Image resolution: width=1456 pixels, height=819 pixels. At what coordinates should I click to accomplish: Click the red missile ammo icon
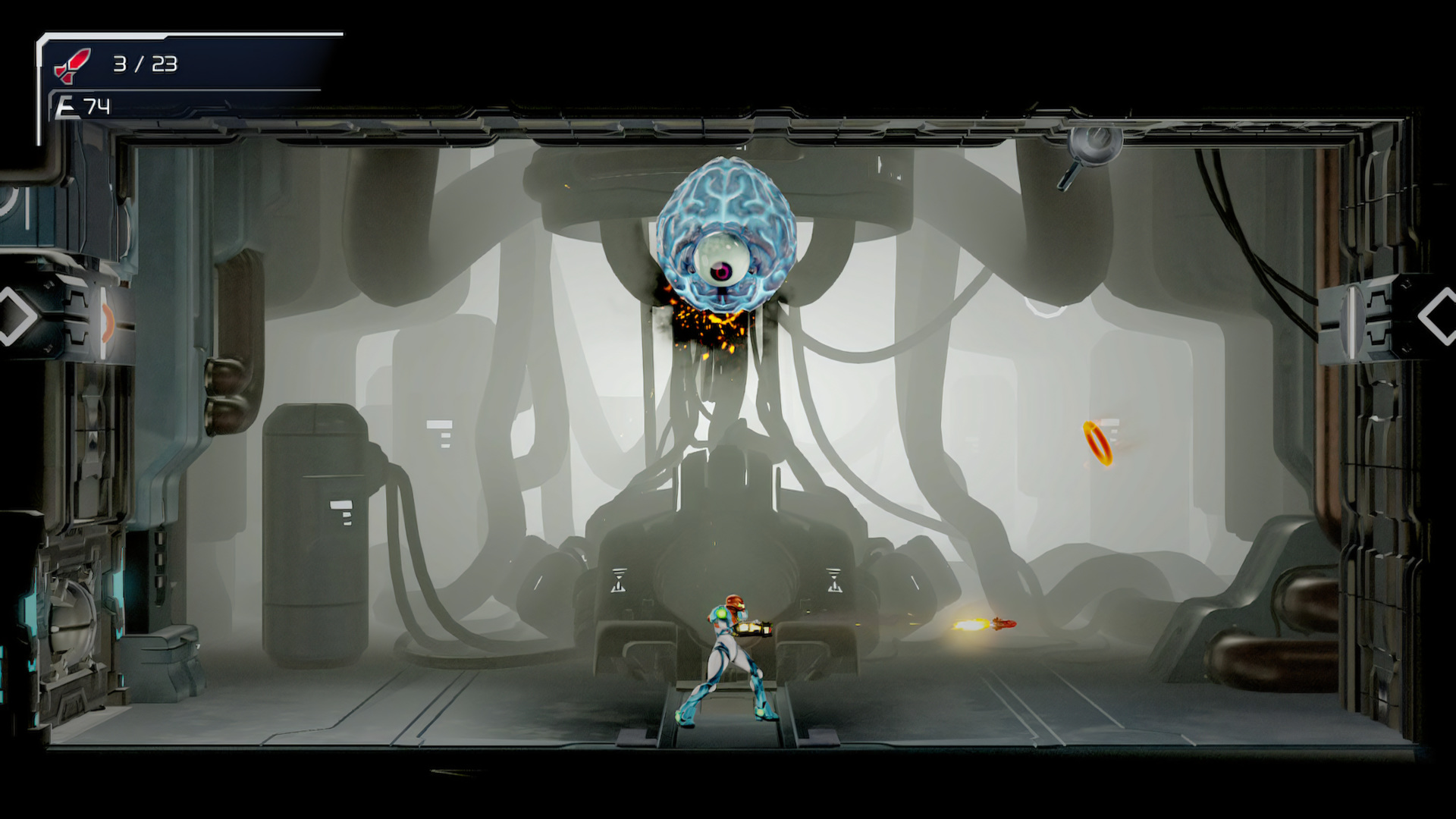pos(72,63)
